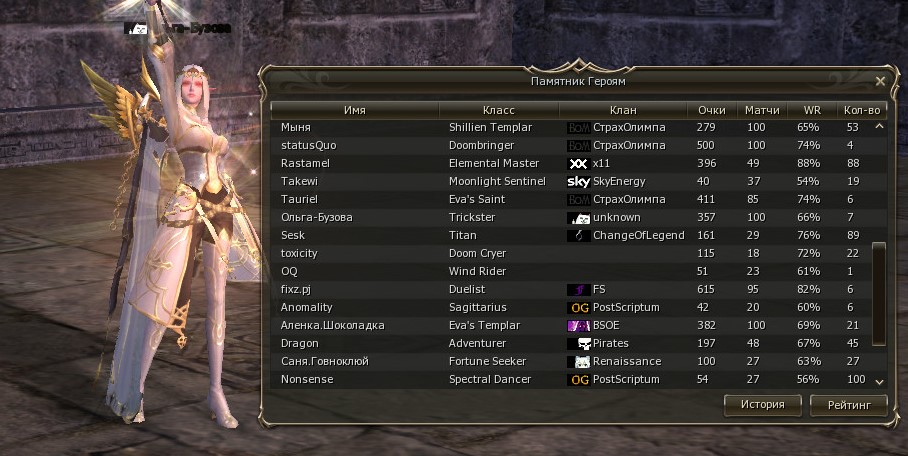Sort heroes by WR column
This screenshot has height=456, width=908.
coord(811,110)
